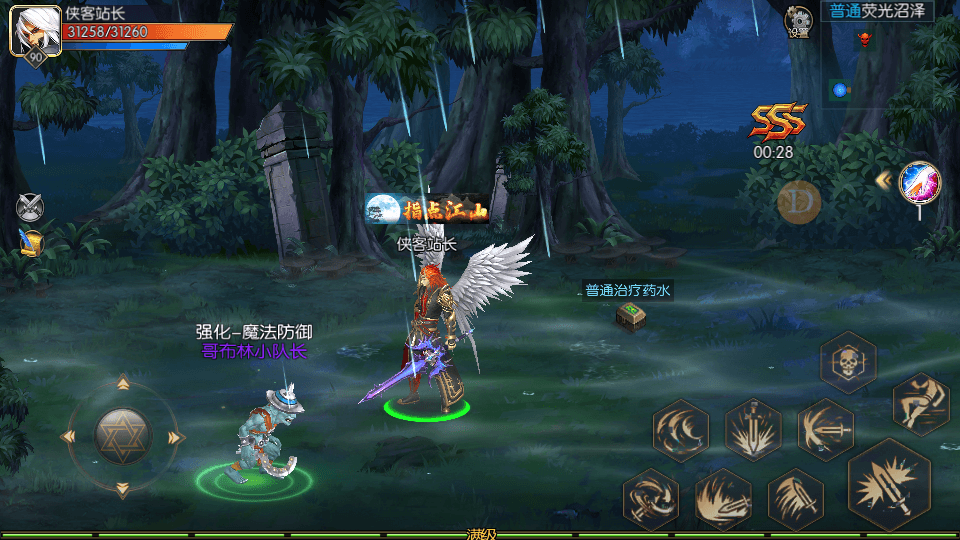
Task: Use the flaming sword sweep skill
Action: point(723,498)
